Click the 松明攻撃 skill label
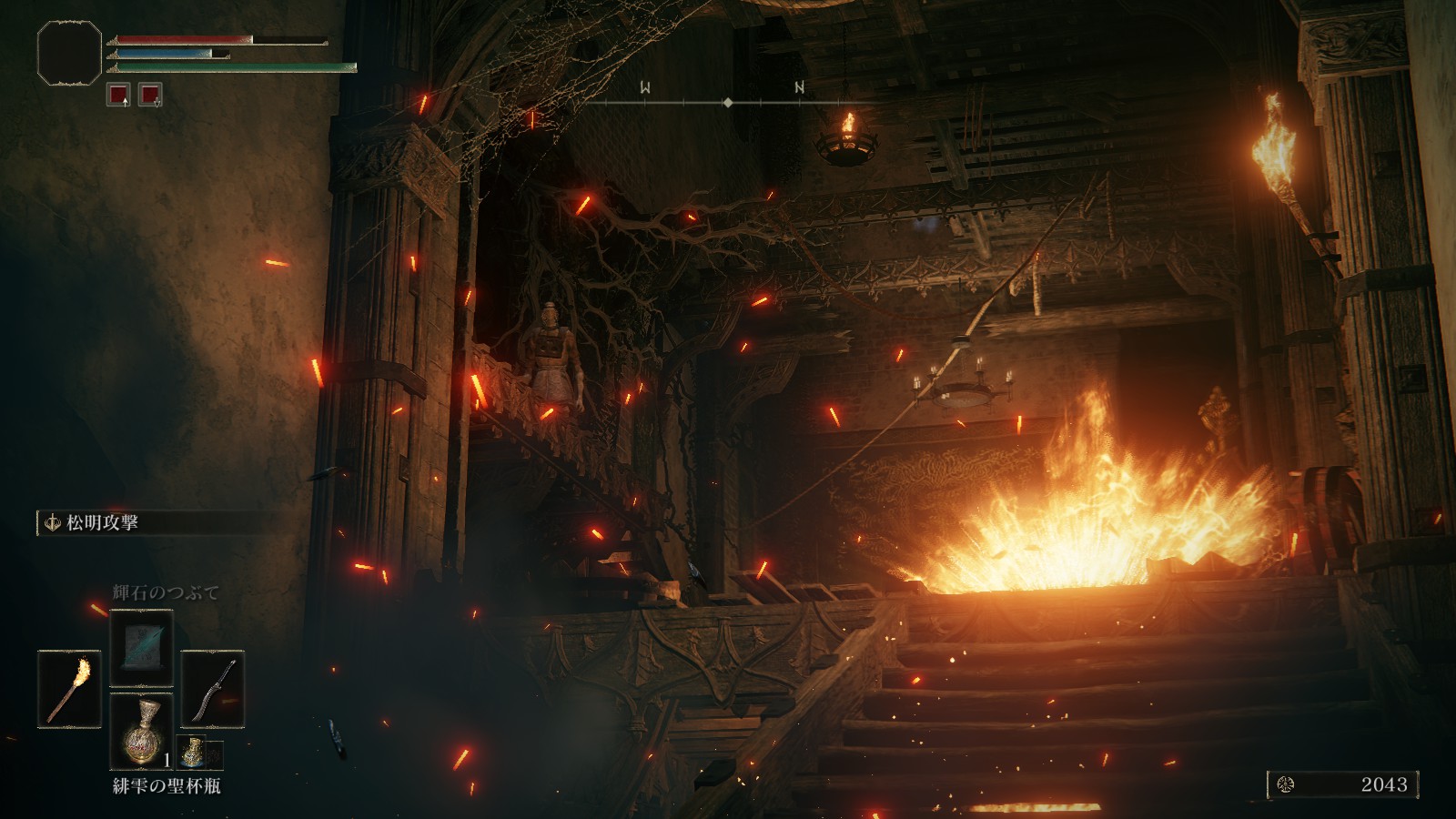This screenshot has height=819, width=1456. [102, 523]
